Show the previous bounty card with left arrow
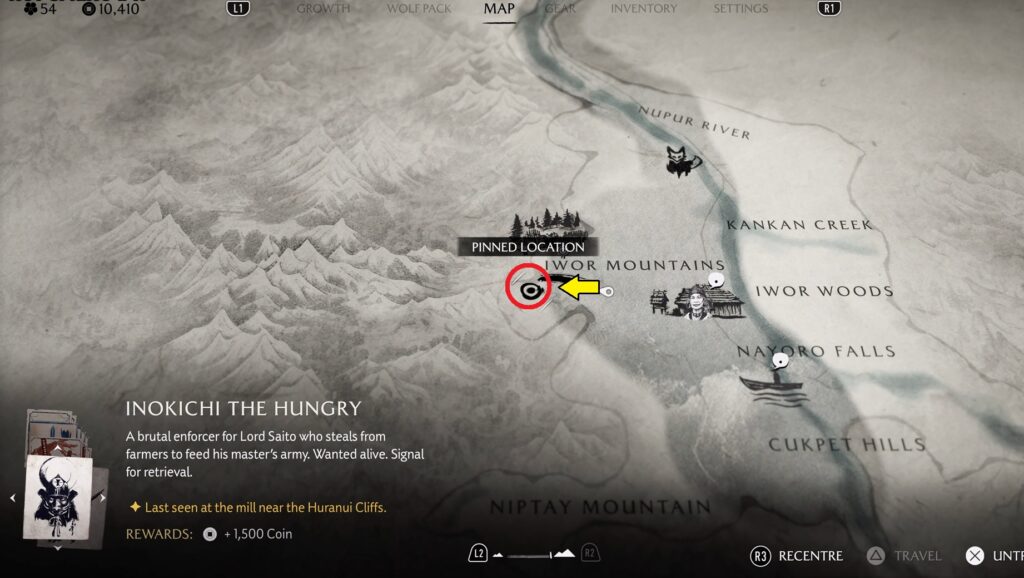1024x578 pixels. tap(14, 496)
